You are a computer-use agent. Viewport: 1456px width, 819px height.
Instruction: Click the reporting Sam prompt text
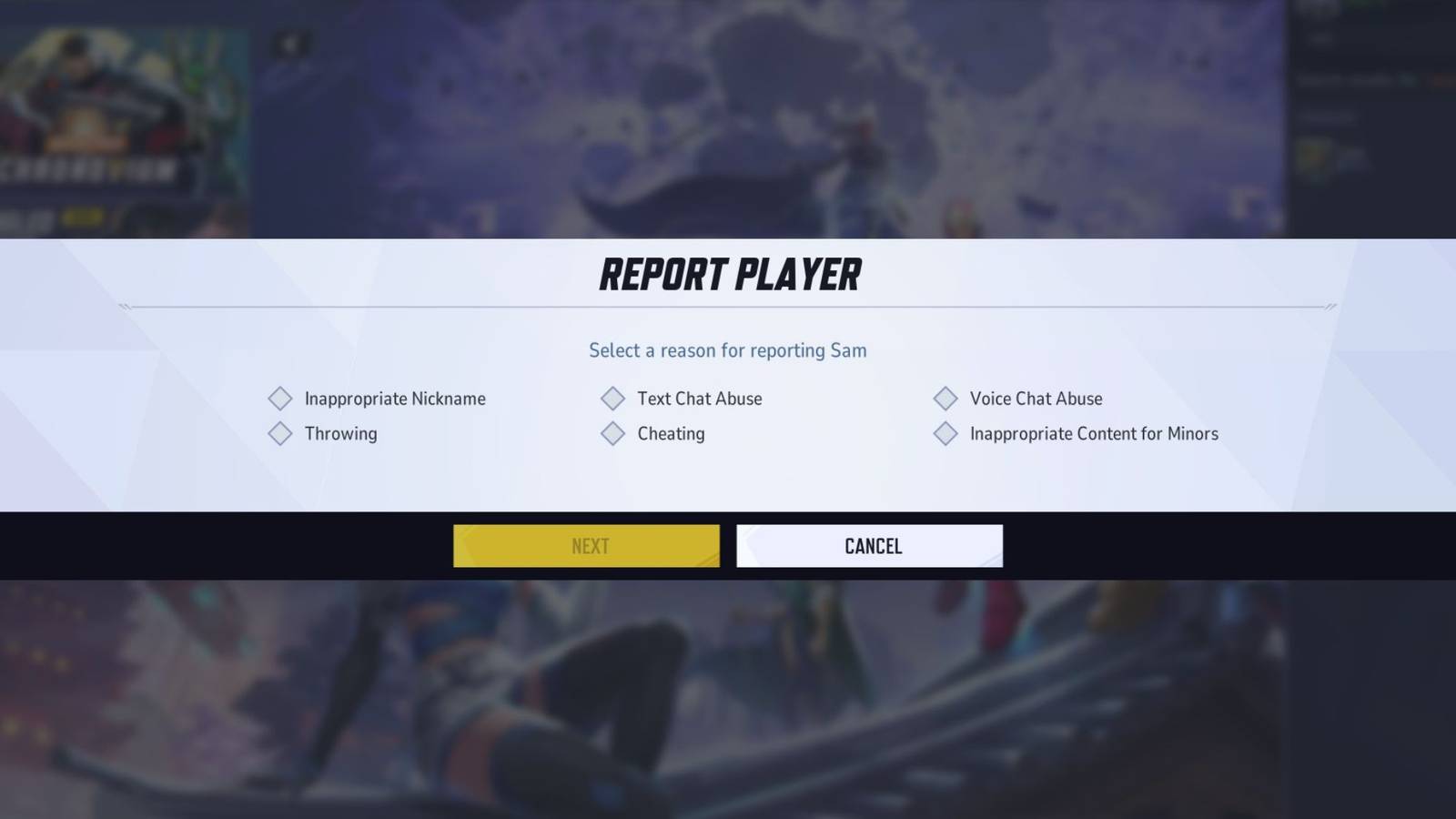click(728, 350)
